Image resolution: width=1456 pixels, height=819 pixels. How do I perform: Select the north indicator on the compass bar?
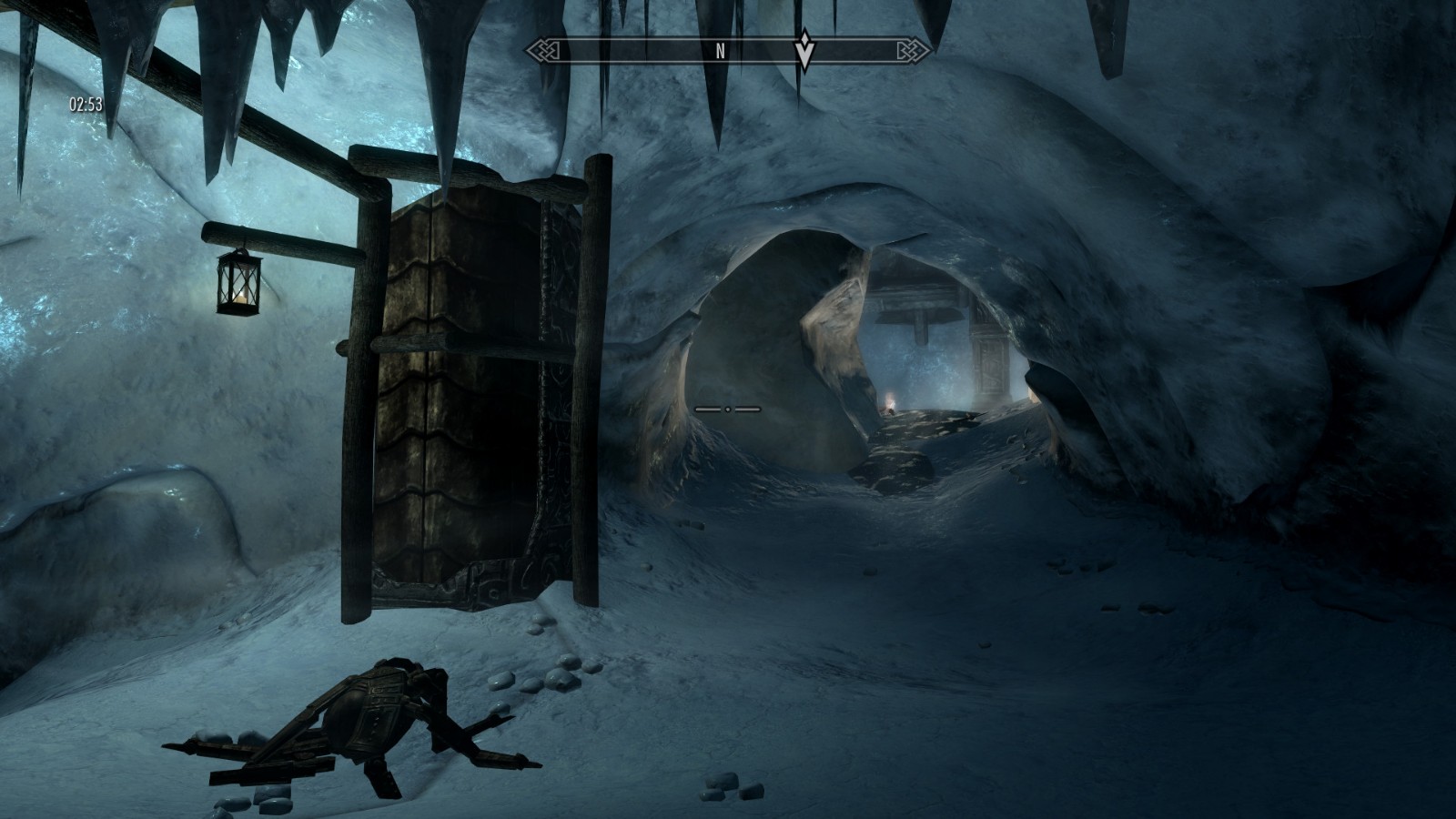[x=721, y=51]
